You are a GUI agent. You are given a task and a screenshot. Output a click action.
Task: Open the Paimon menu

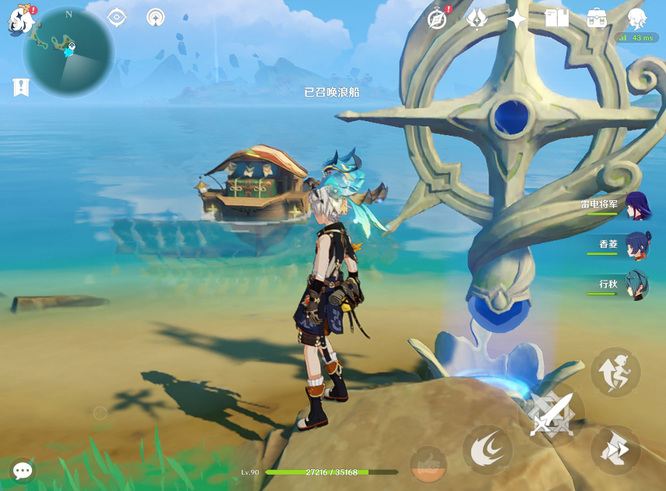pos(18,20)
